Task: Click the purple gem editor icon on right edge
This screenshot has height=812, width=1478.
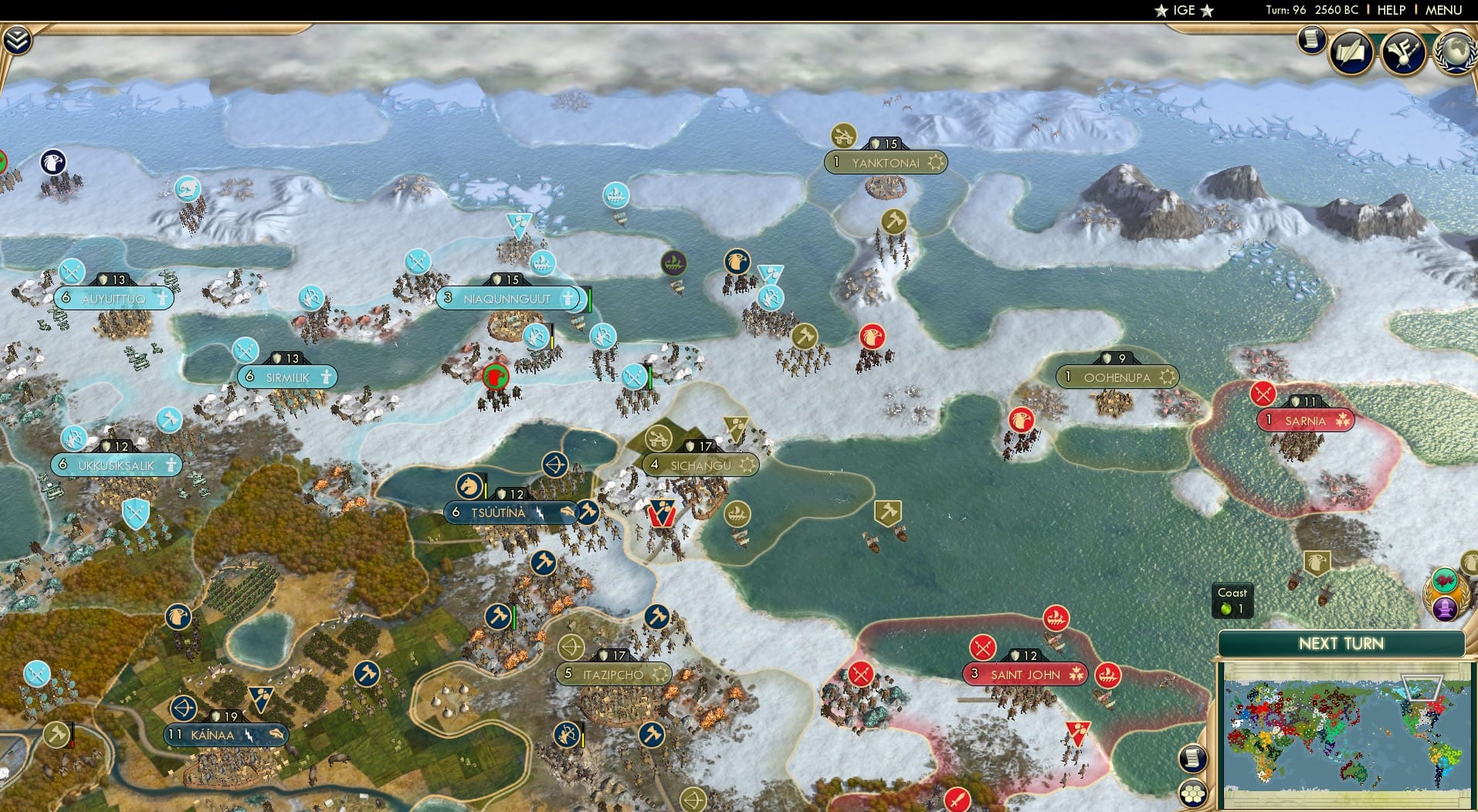Action: pyautogui.click(x=1445, y=609)
